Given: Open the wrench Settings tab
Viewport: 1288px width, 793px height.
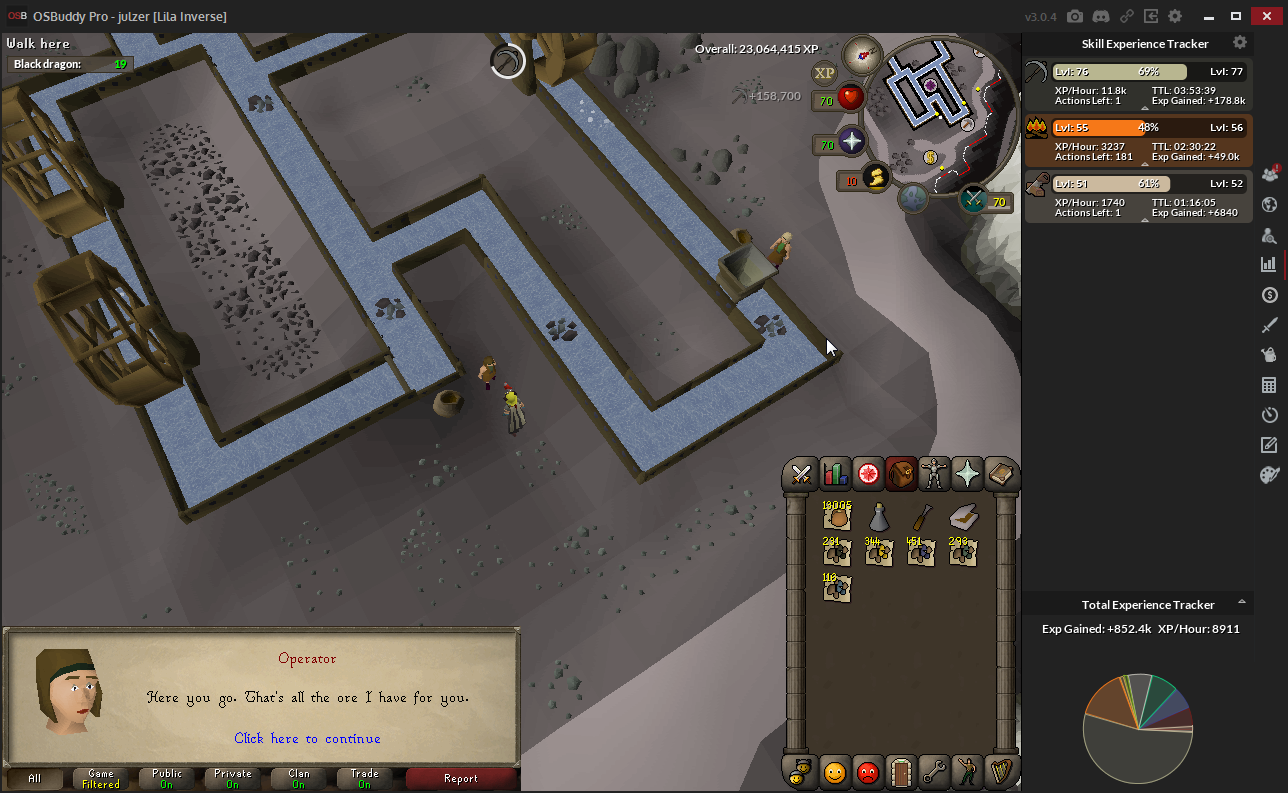Looking at the screenshot, I should click(934, 772).
